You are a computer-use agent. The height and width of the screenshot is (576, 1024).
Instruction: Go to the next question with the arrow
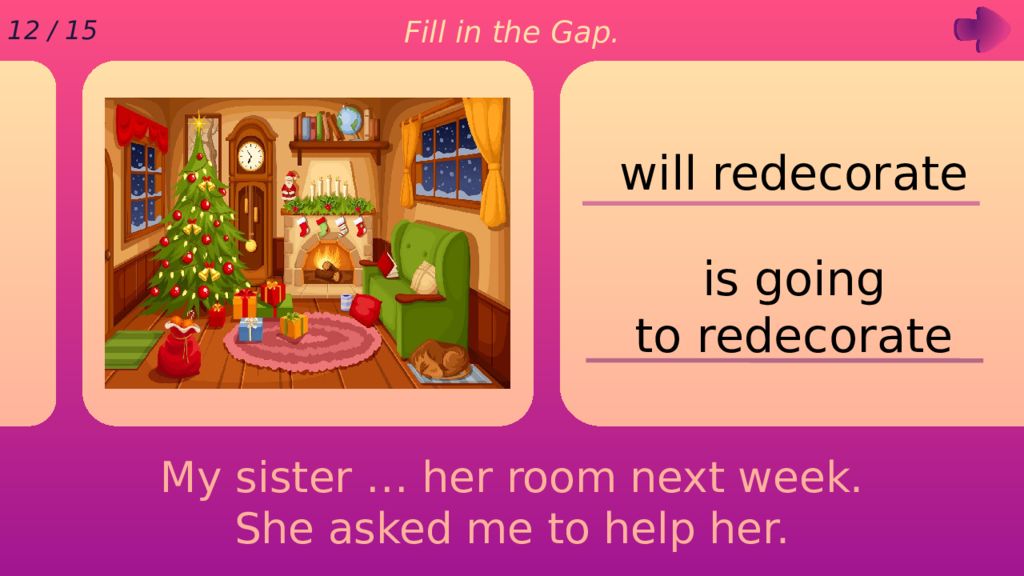(980, 29)
